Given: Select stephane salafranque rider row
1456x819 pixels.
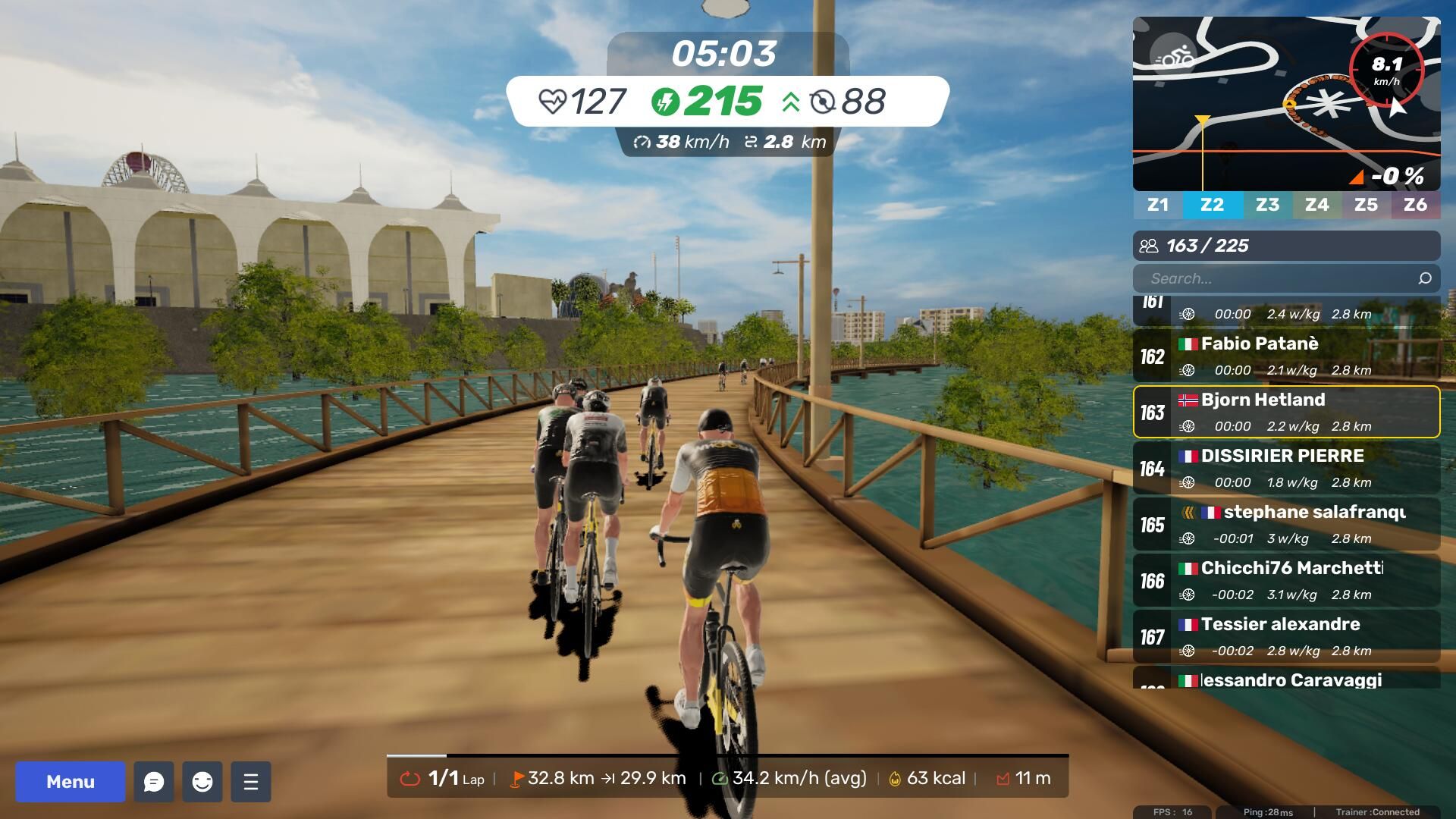Looking at the screenshot, I should pos(1286,524).
